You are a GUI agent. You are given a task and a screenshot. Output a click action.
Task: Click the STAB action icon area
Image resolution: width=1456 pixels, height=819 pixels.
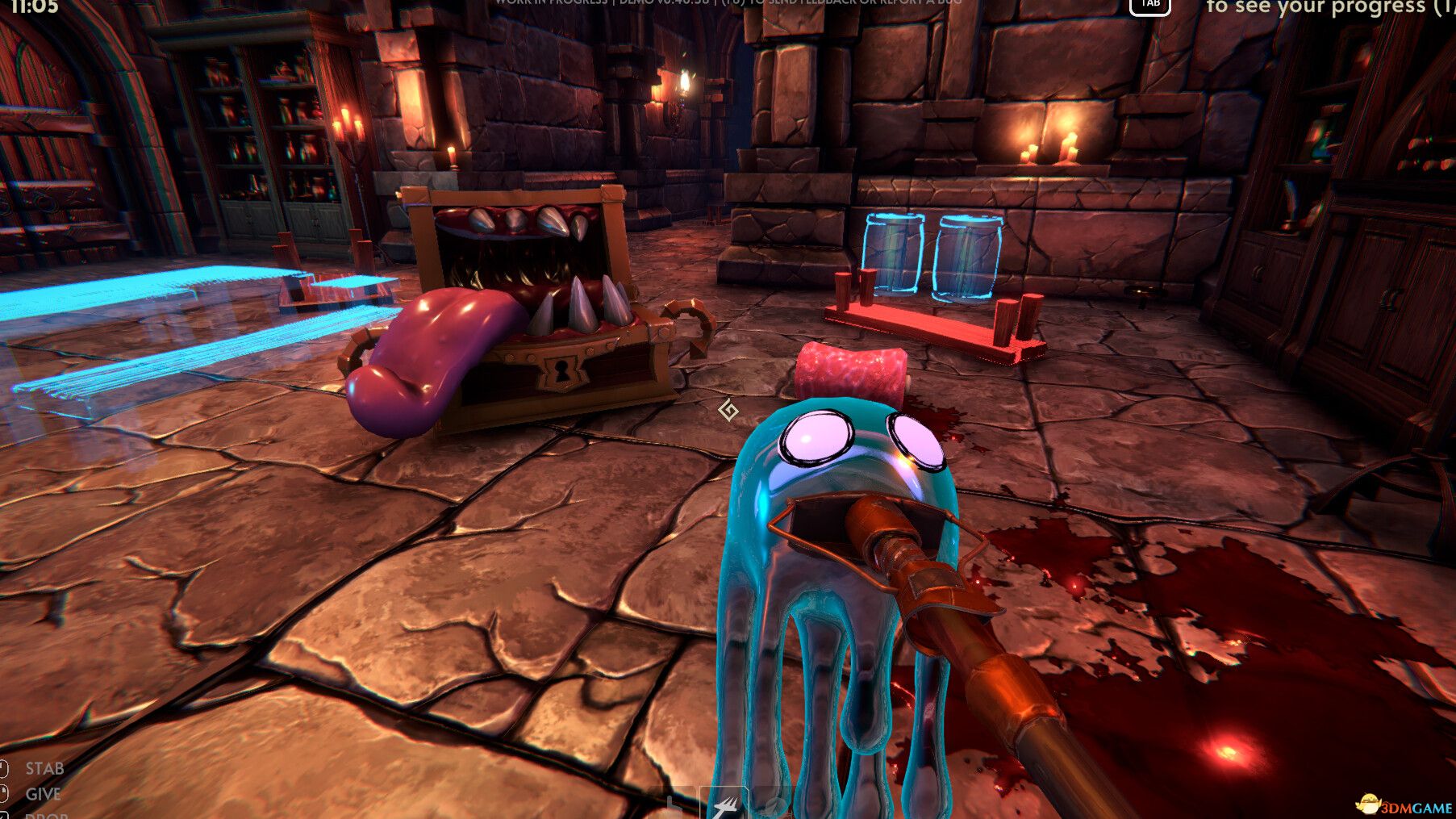click(4, 769)
